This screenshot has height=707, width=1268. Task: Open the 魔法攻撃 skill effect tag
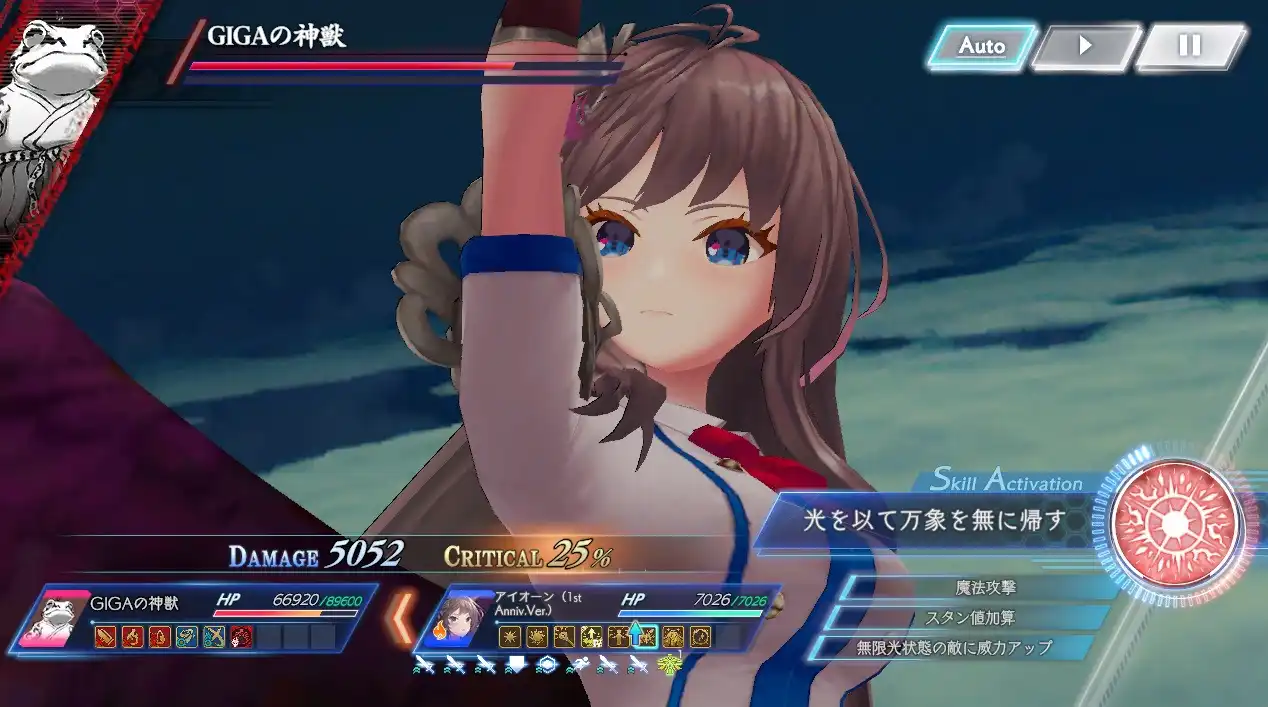pyautogui.click(x=984, y=587)
